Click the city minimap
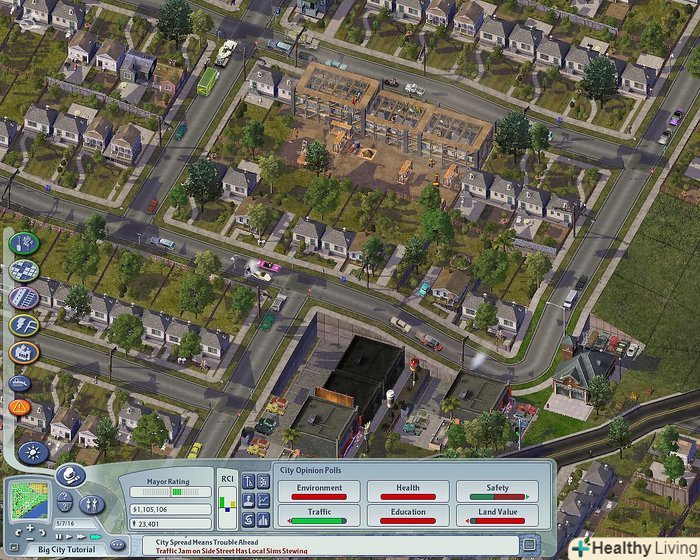 29,499
